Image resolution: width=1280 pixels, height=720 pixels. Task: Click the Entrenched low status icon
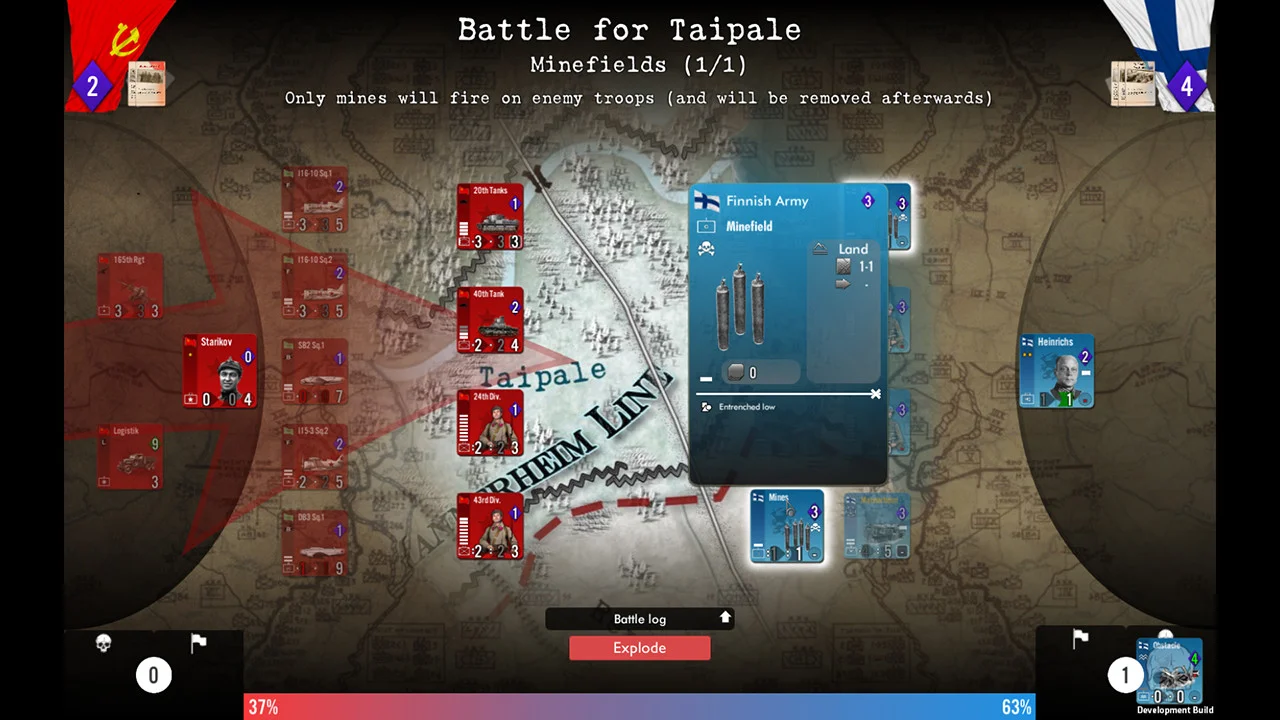[x=706, y=407]
